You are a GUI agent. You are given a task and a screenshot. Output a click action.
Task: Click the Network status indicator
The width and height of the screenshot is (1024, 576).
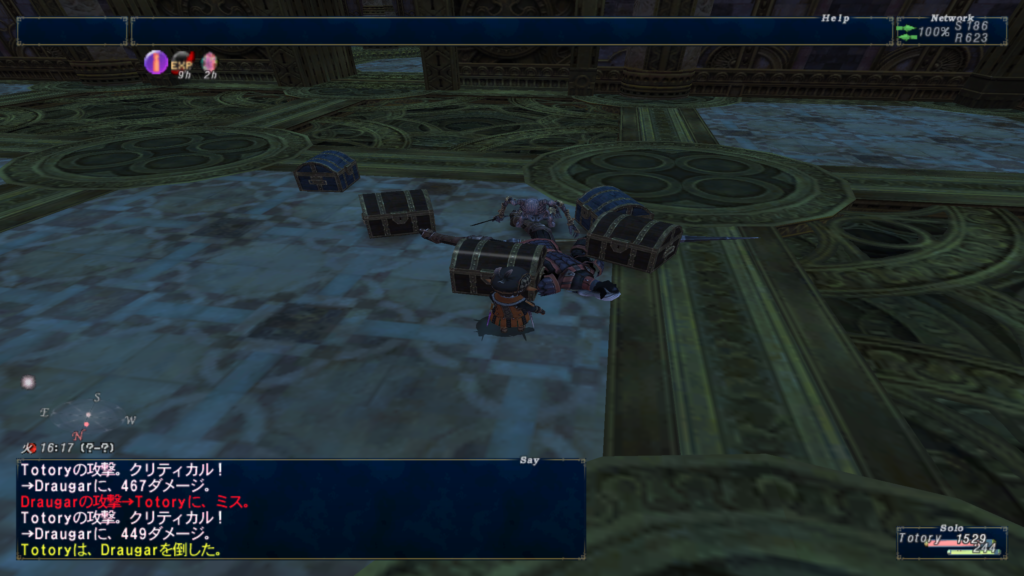(950, 31)
